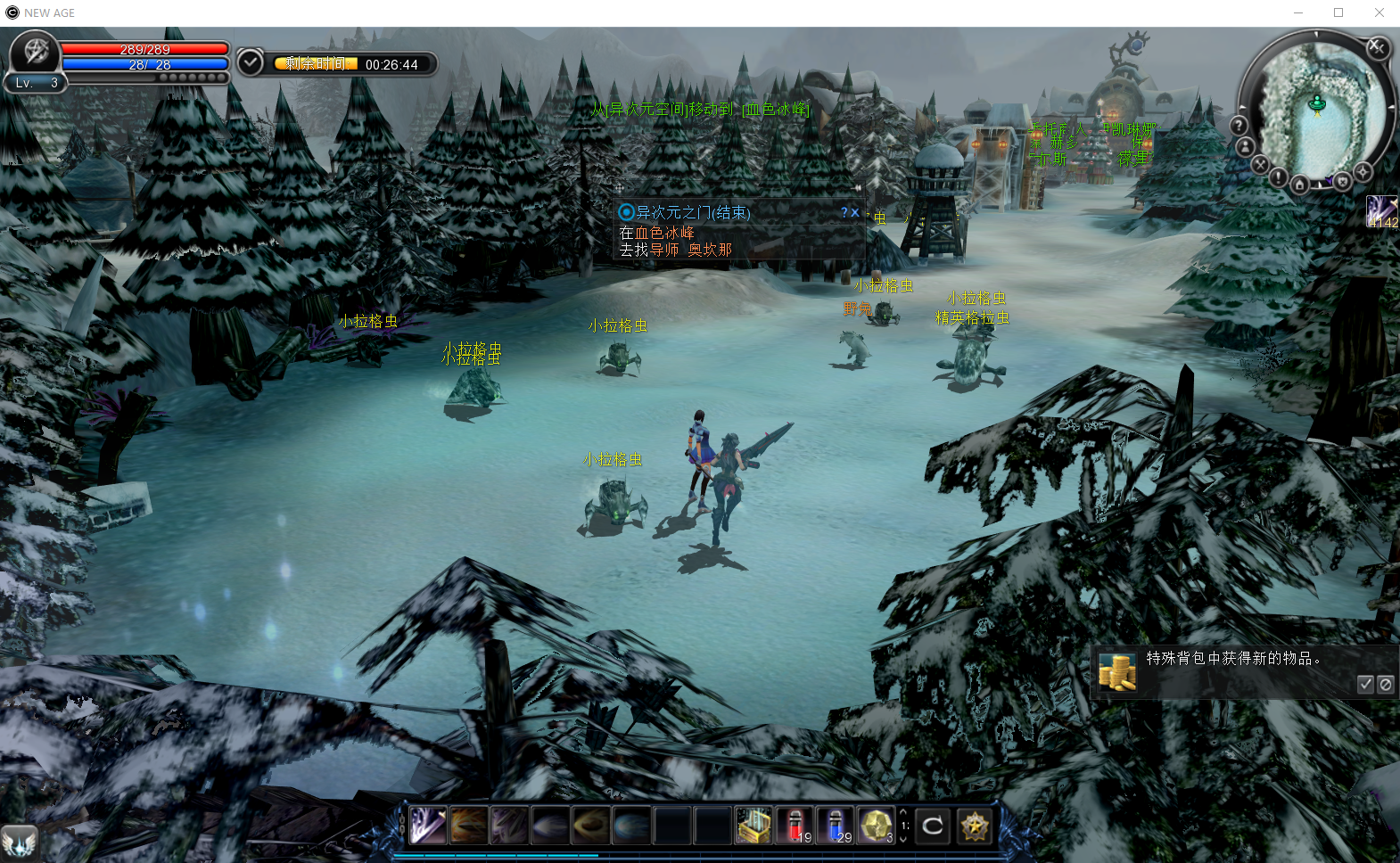Confirm the new item notification checkmark
Viewport: 1400px width, 863px height.
(x=1365, y=684)
